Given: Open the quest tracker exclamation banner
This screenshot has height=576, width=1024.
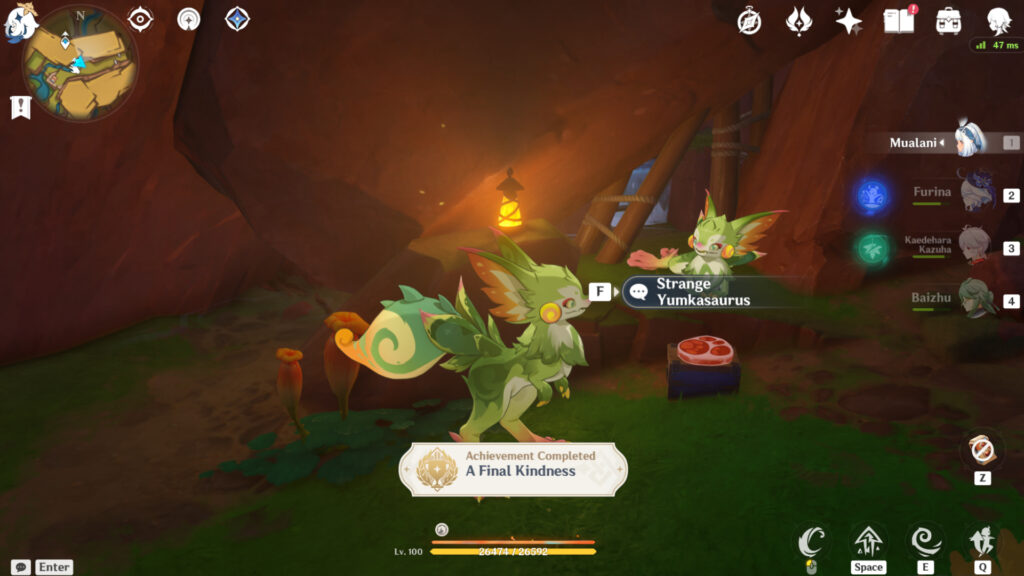Looking at the screenshot, I should (20, 107).
